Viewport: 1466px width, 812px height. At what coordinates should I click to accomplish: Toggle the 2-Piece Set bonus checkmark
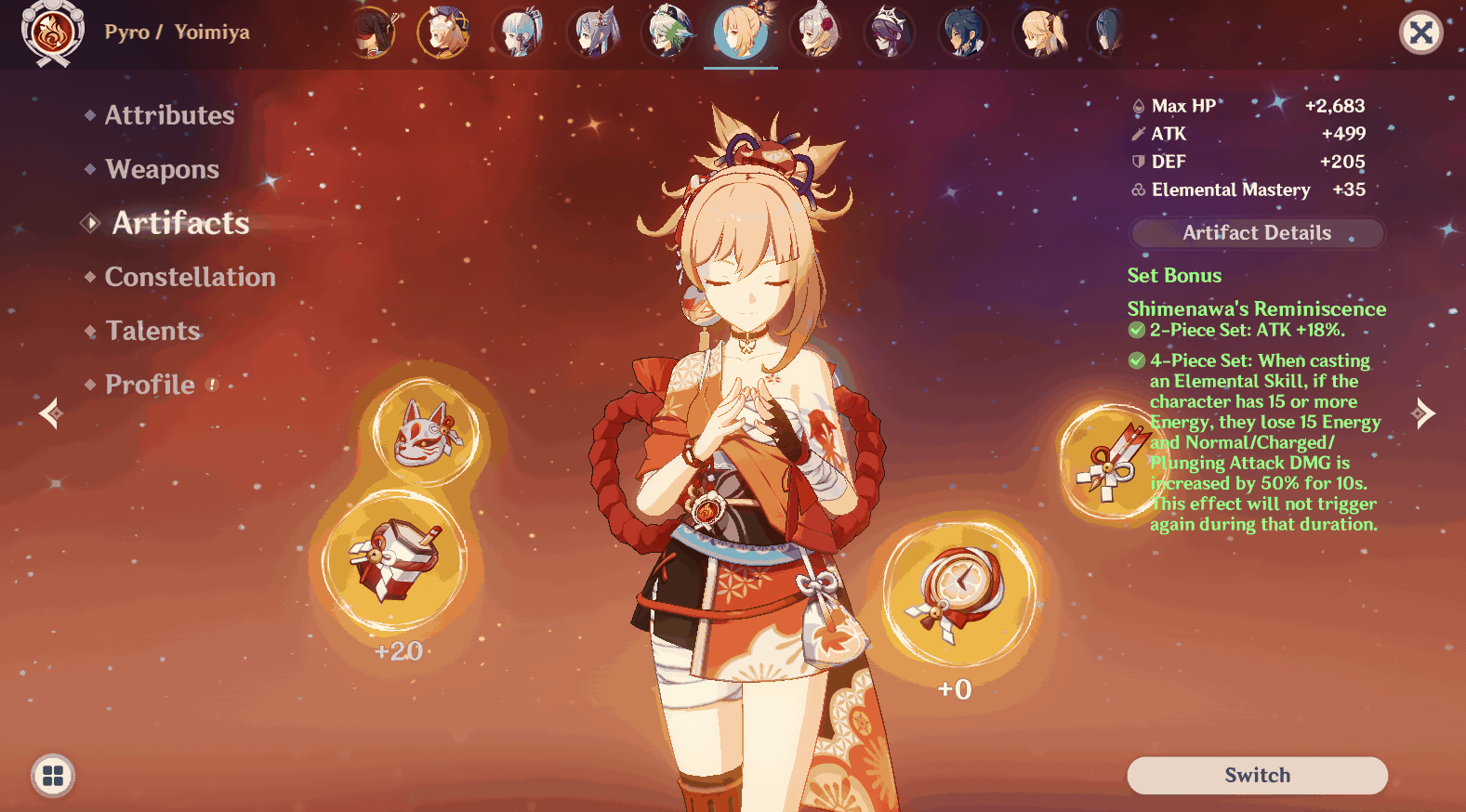(x=1136, y=329)
